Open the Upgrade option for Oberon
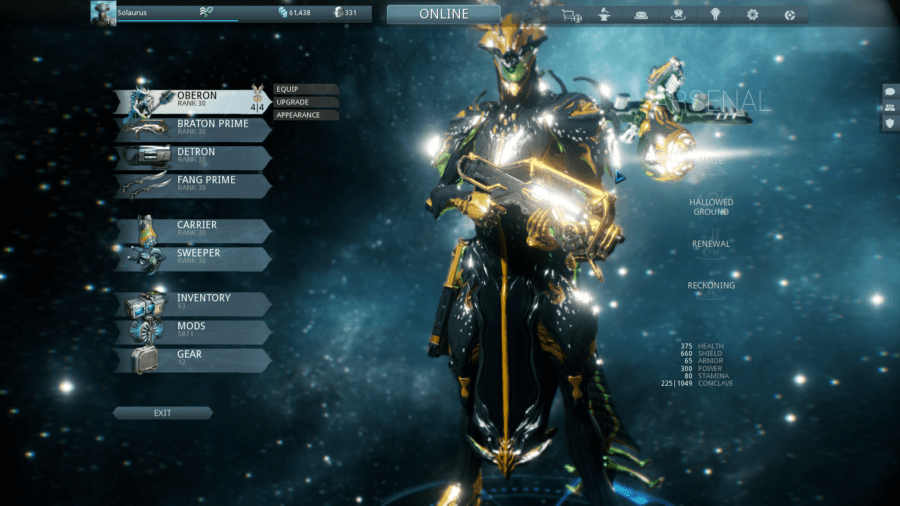 point(305,102)
